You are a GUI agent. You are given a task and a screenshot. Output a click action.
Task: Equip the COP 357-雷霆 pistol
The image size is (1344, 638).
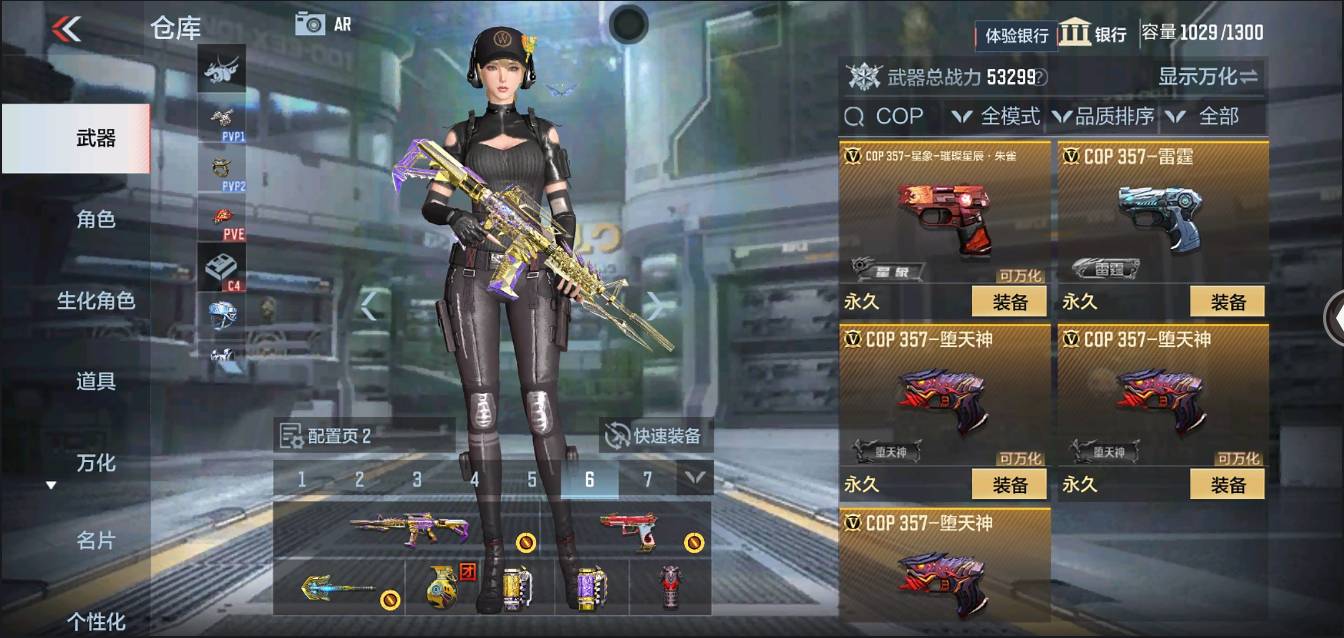(1227, 301)
